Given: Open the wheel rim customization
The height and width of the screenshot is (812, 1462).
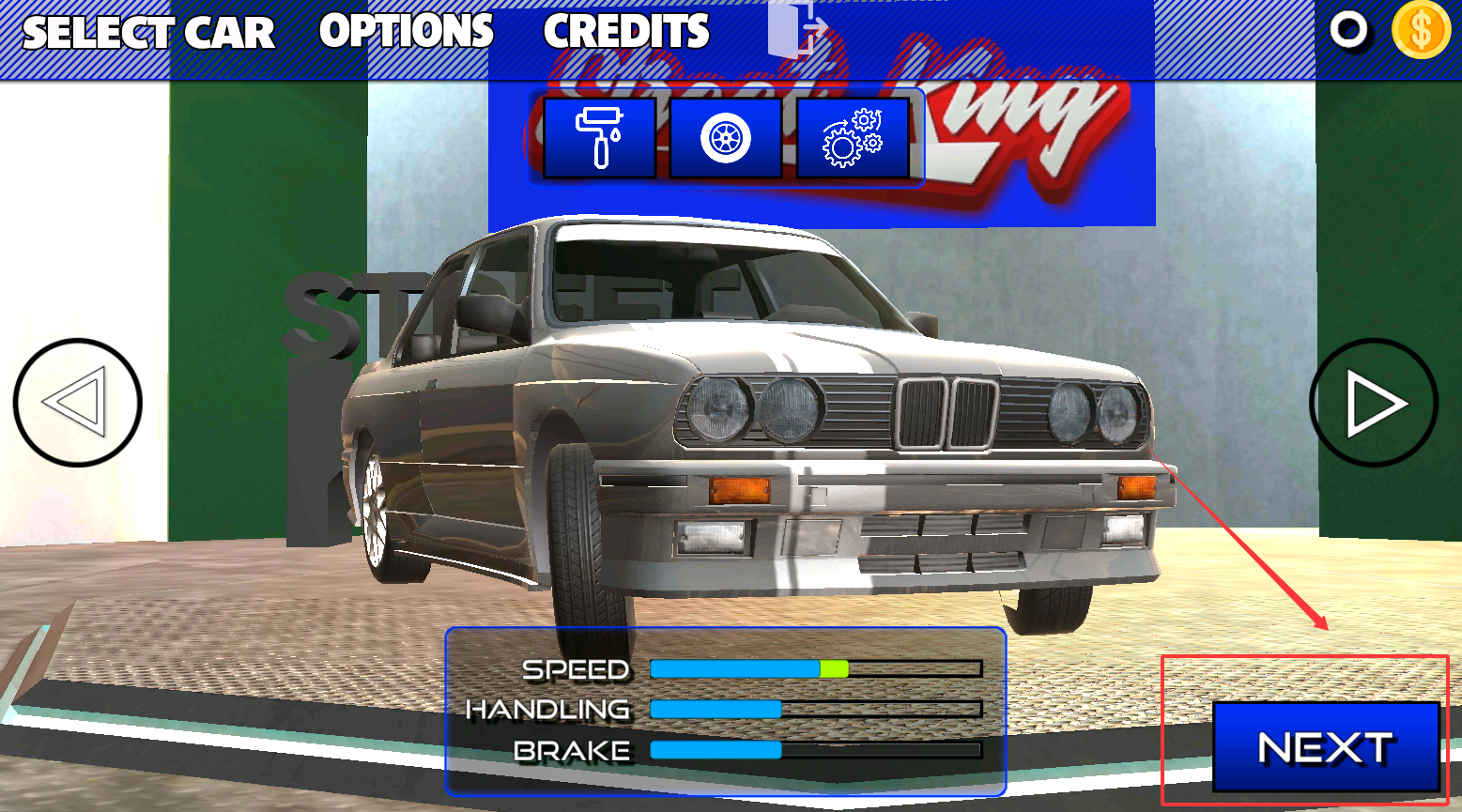Looking at the screenshot, I should click(x=726, y=138).
